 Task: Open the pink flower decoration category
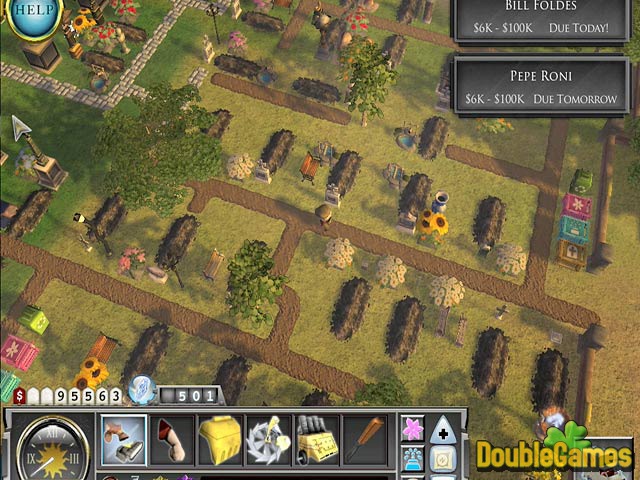pyautogui.click(x=412, y=428)
